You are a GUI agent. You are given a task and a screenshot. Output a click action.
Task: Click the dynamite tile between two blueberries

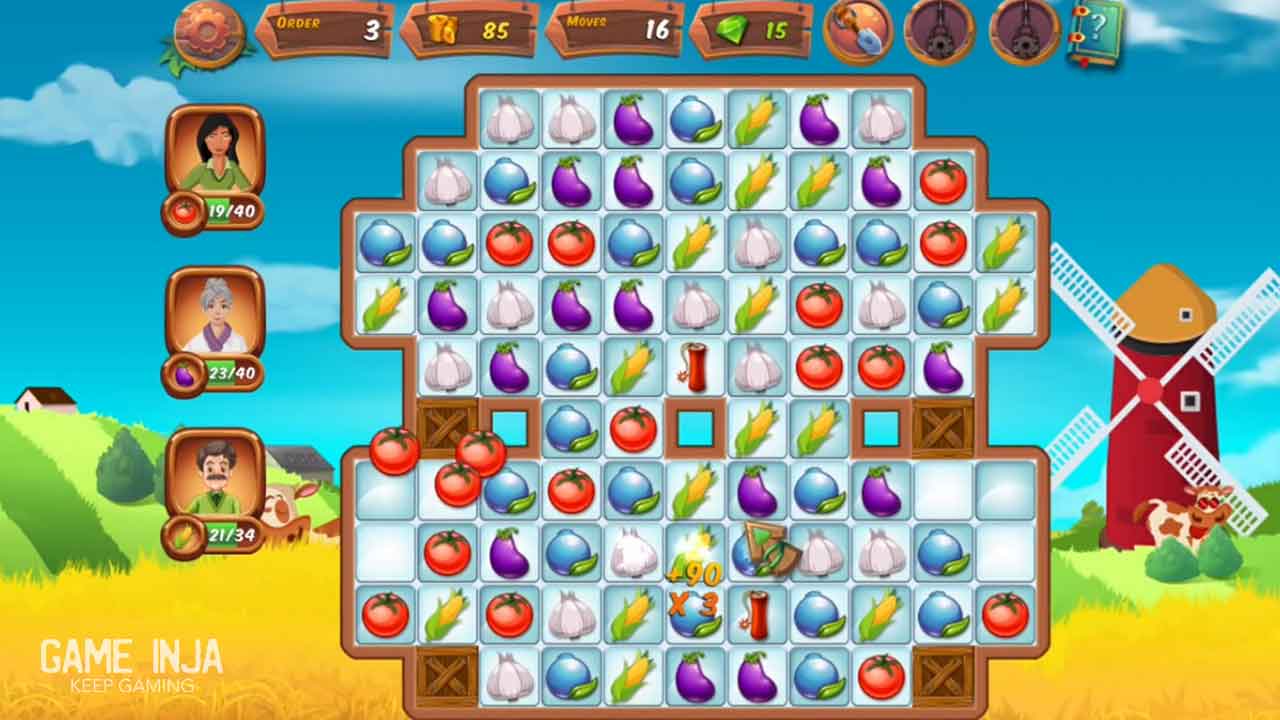757,614
